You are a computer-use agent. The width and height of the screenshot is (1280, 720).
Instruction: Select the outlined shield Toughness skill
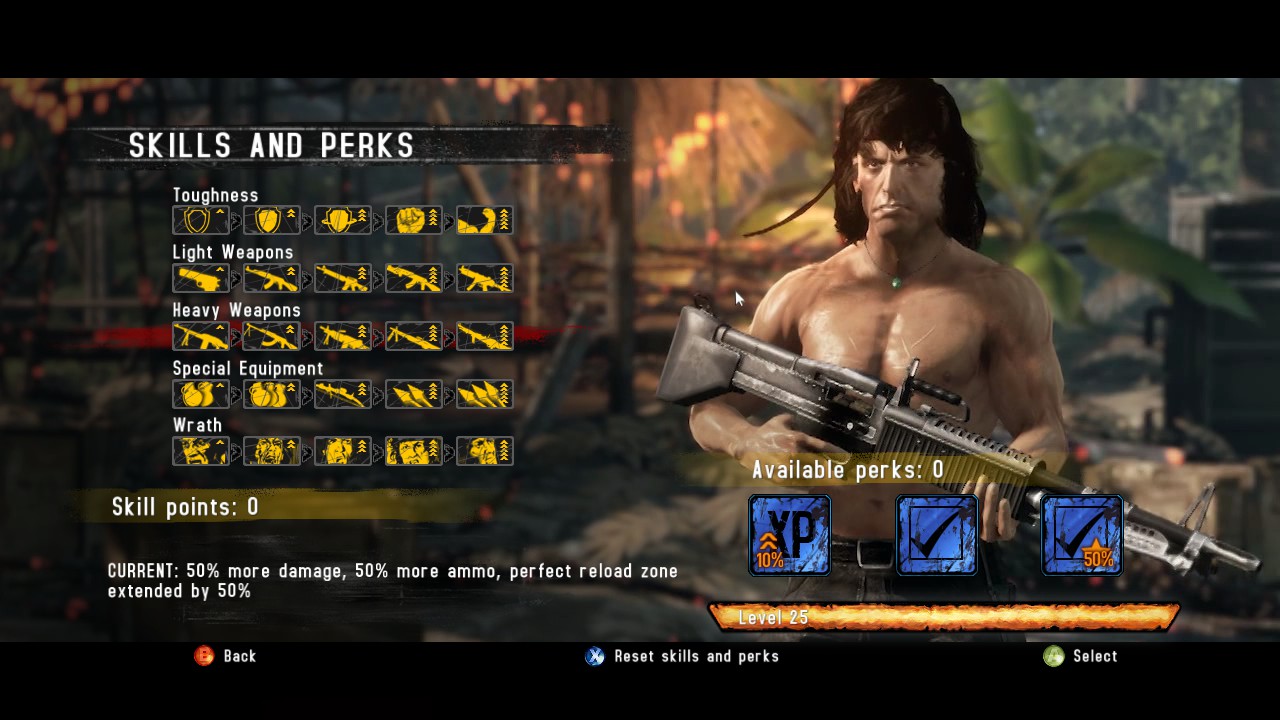click(201, 220)
